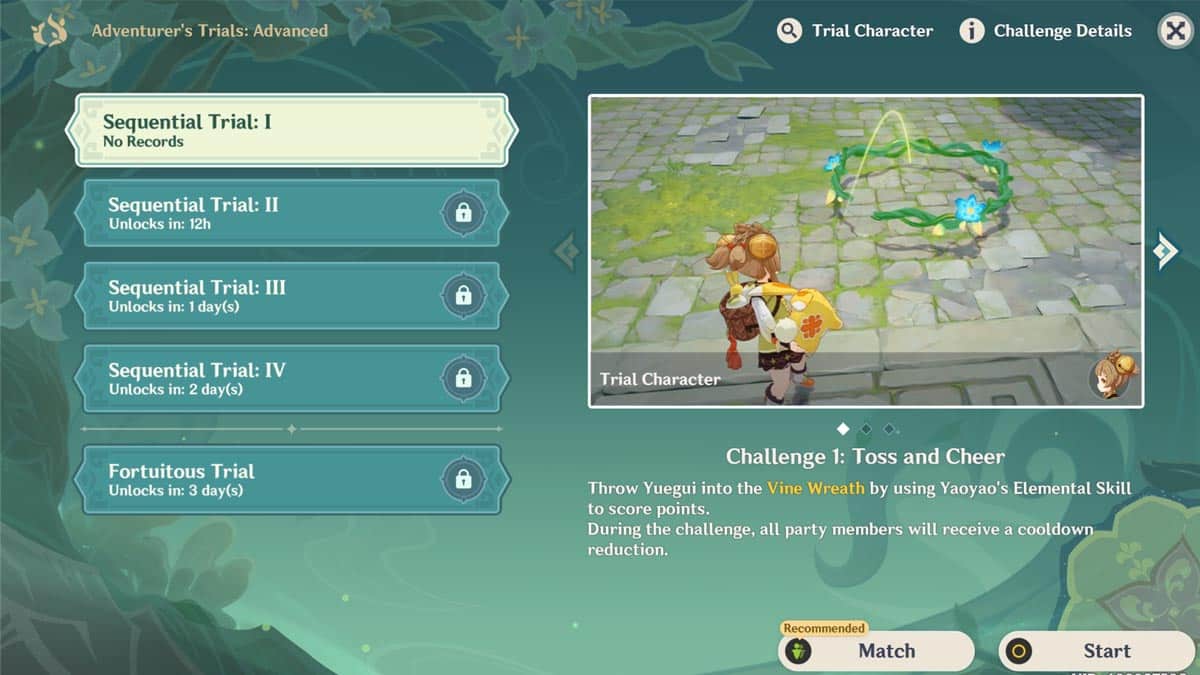Open the locked Fortuitous Trial entry

[x=290, y=479]
